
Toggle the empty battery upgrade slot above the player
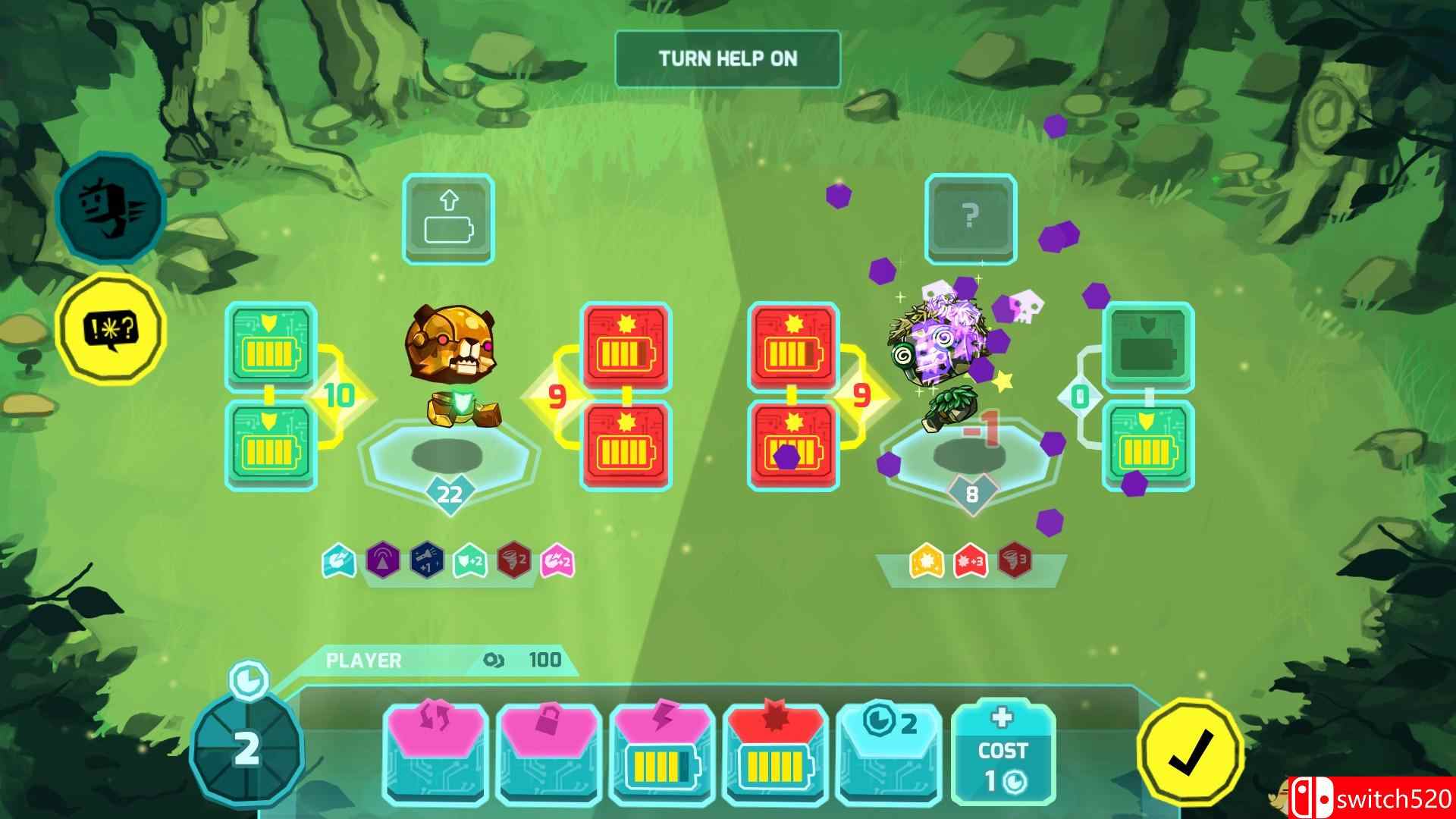(449, 220)
